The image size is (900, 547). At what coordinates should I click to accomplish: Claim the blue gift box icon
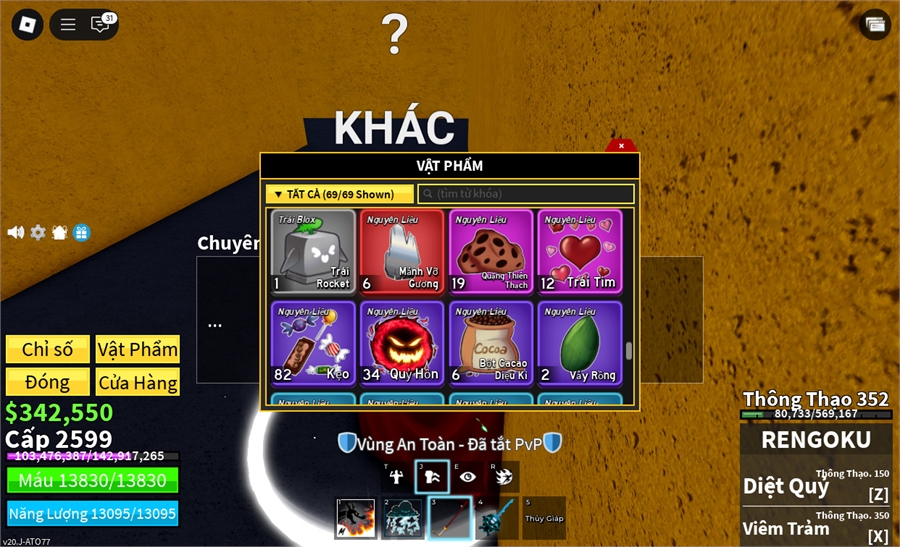pos(82,232)
